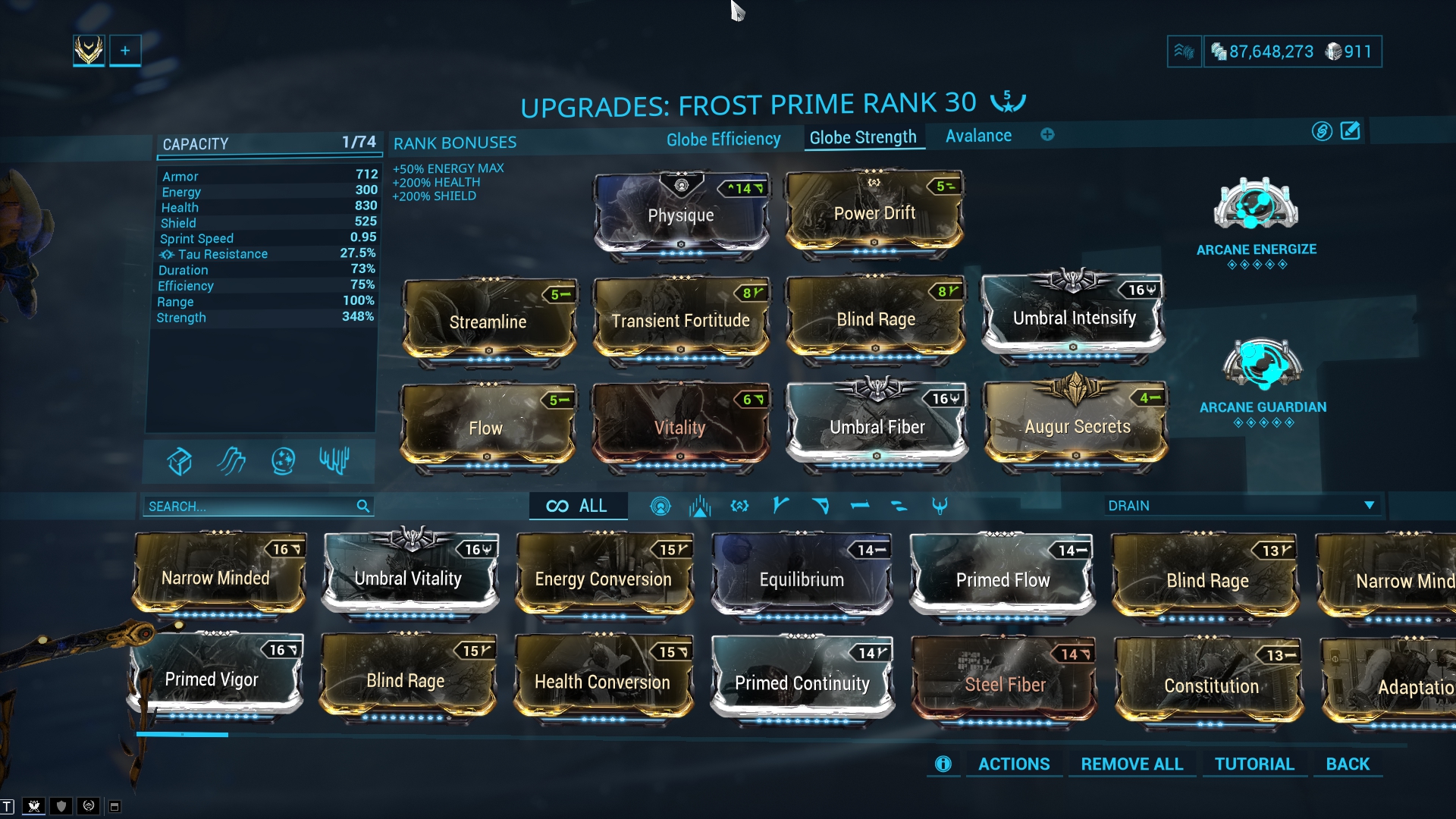Choose Umbral Vitality from the collection

click(x=408, y=579)
